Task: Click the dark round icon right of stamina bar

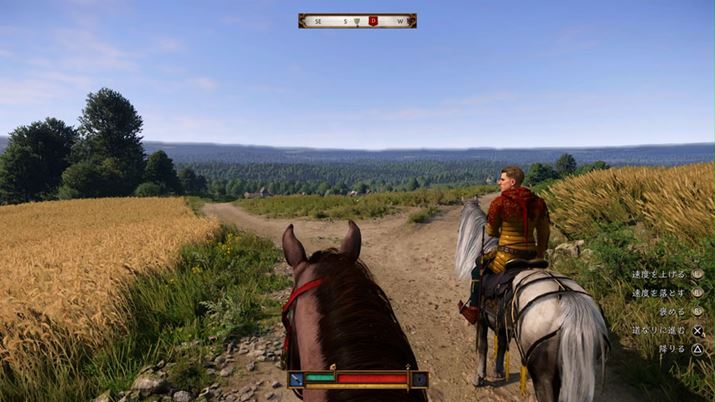Action: [x=420, y=379]
